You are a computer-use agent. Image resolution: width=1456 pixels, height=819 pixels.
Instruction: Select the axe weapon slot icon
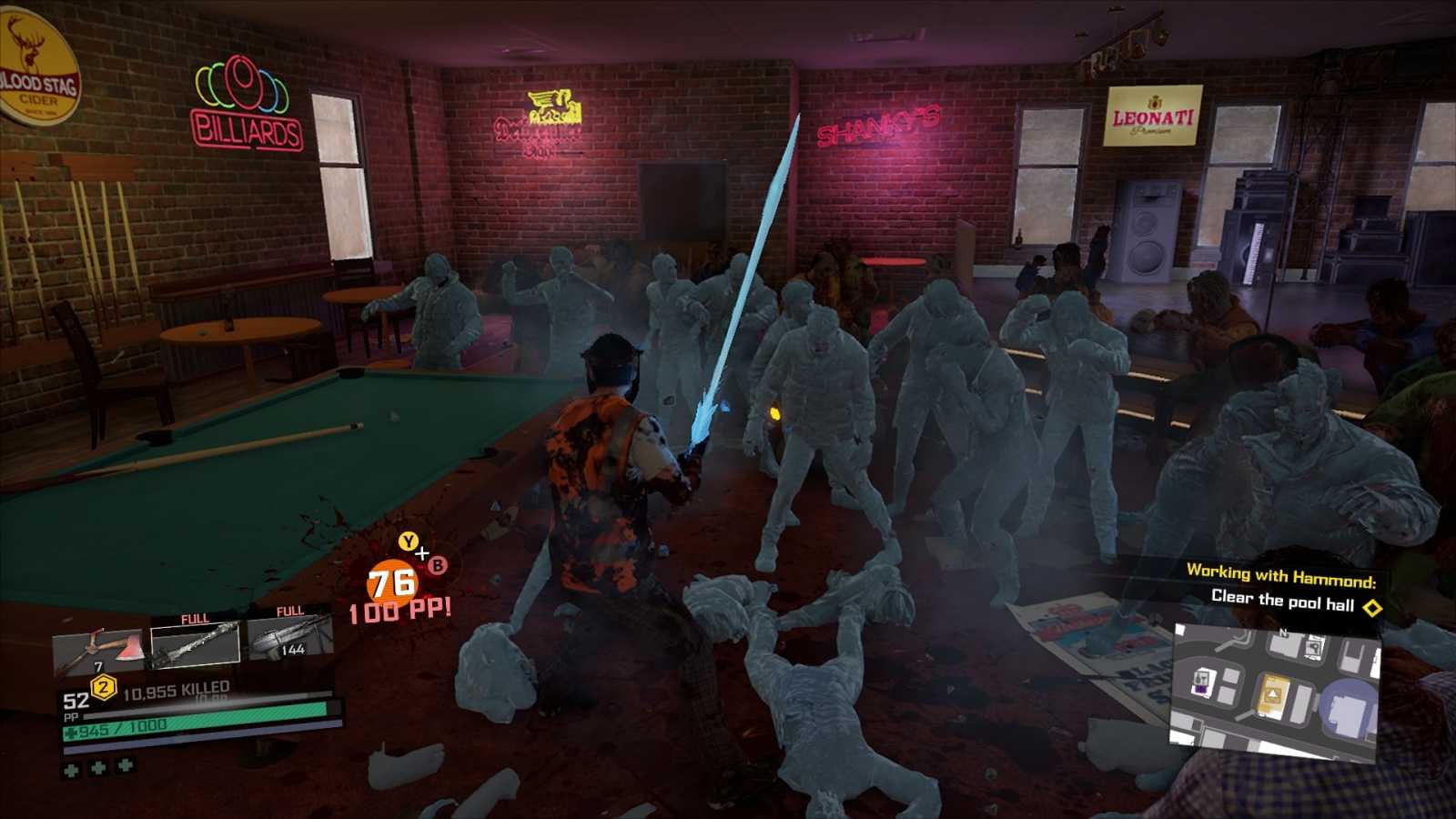click(x=100, y=649)
